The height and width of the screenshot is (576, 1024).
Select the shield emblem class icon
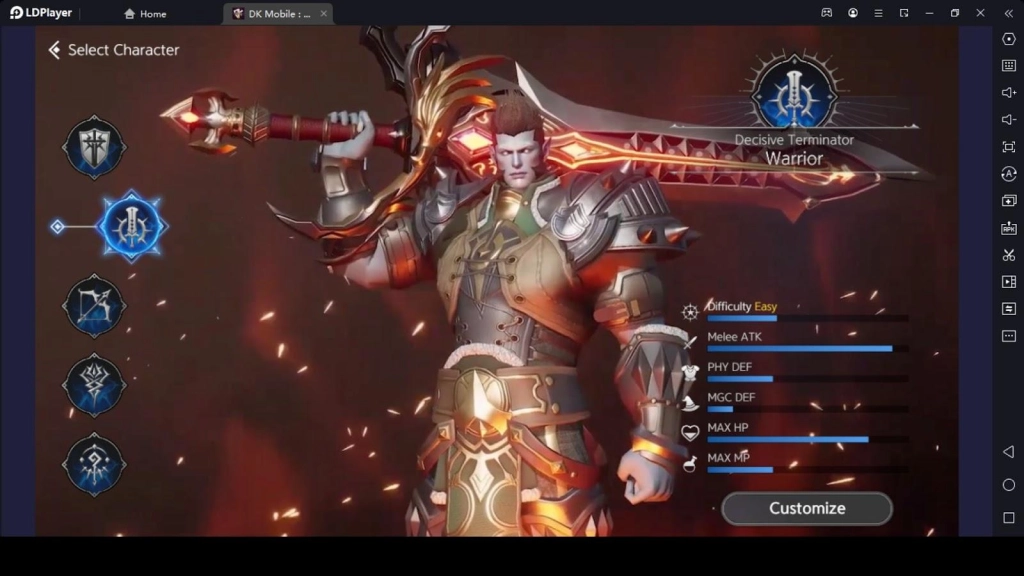[x=94, y=147]
